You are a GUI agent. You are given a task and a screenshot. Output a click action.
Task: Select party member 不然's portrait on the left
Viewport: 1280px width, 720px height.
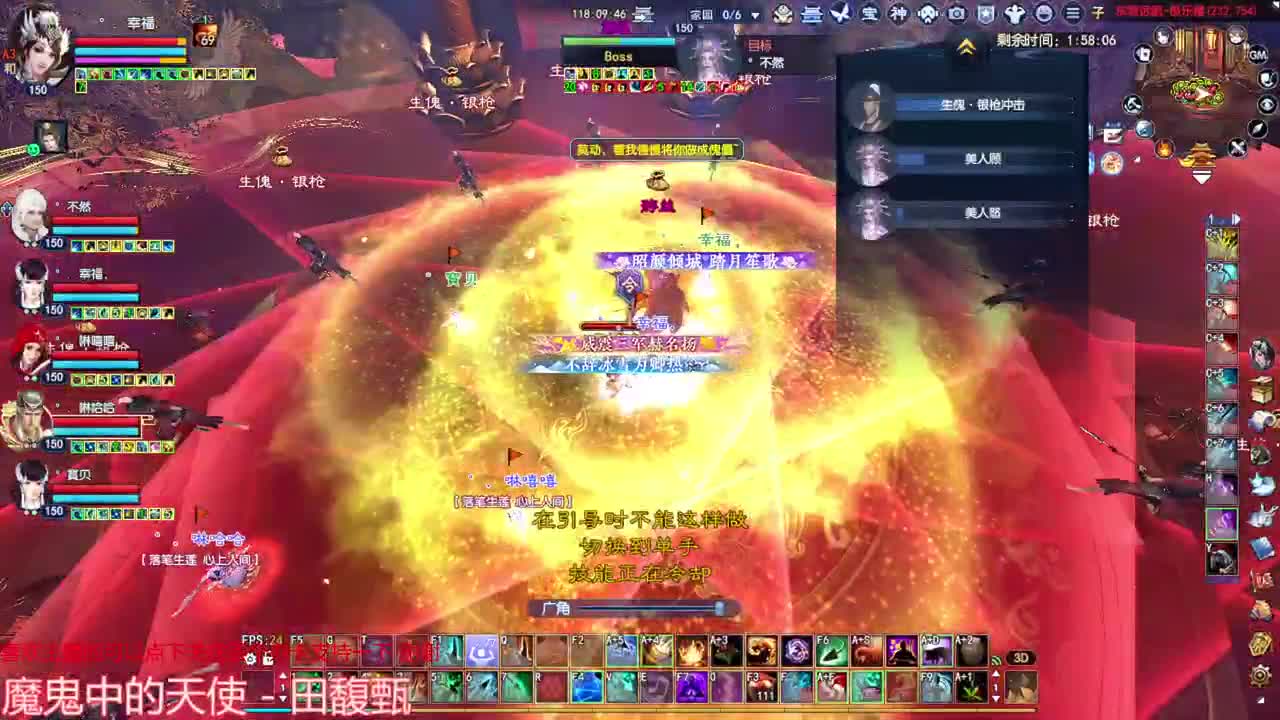tap(30, 215)
